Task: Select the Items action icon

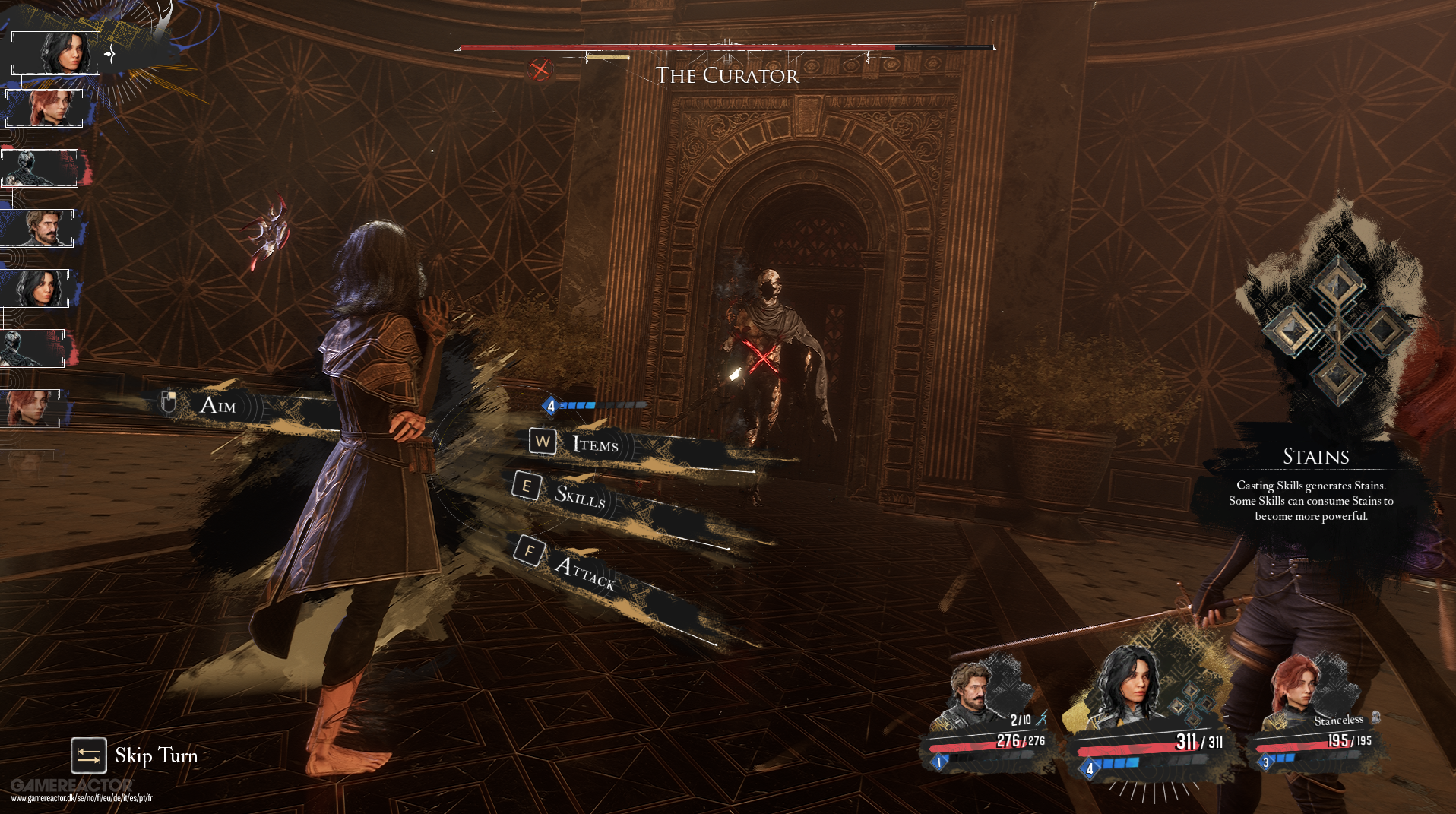Action: point(542,442)
